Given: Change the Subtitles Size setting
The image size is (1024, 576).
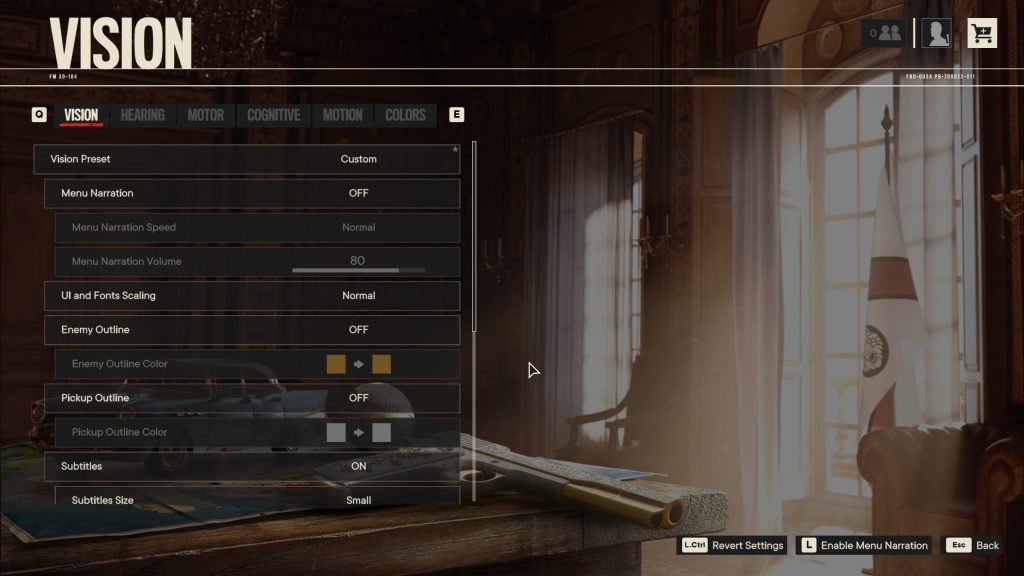Looking at the screenshot, I should pos(257,498).
